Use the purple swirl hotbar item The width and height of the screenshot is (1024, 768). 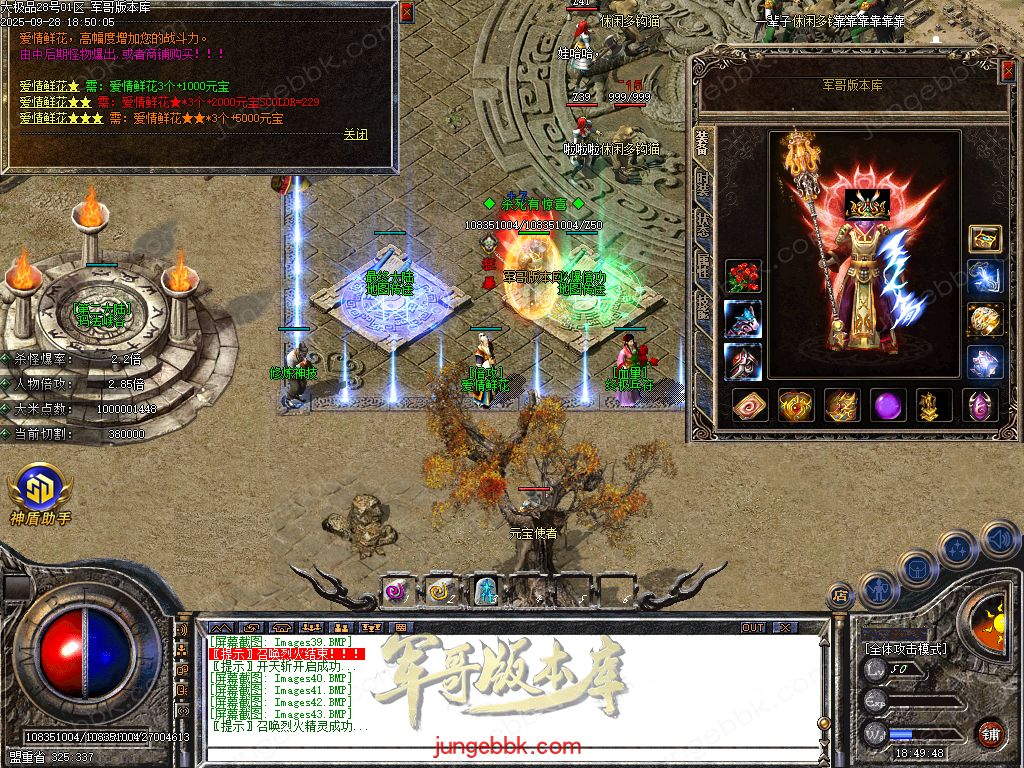pos(397,590)
